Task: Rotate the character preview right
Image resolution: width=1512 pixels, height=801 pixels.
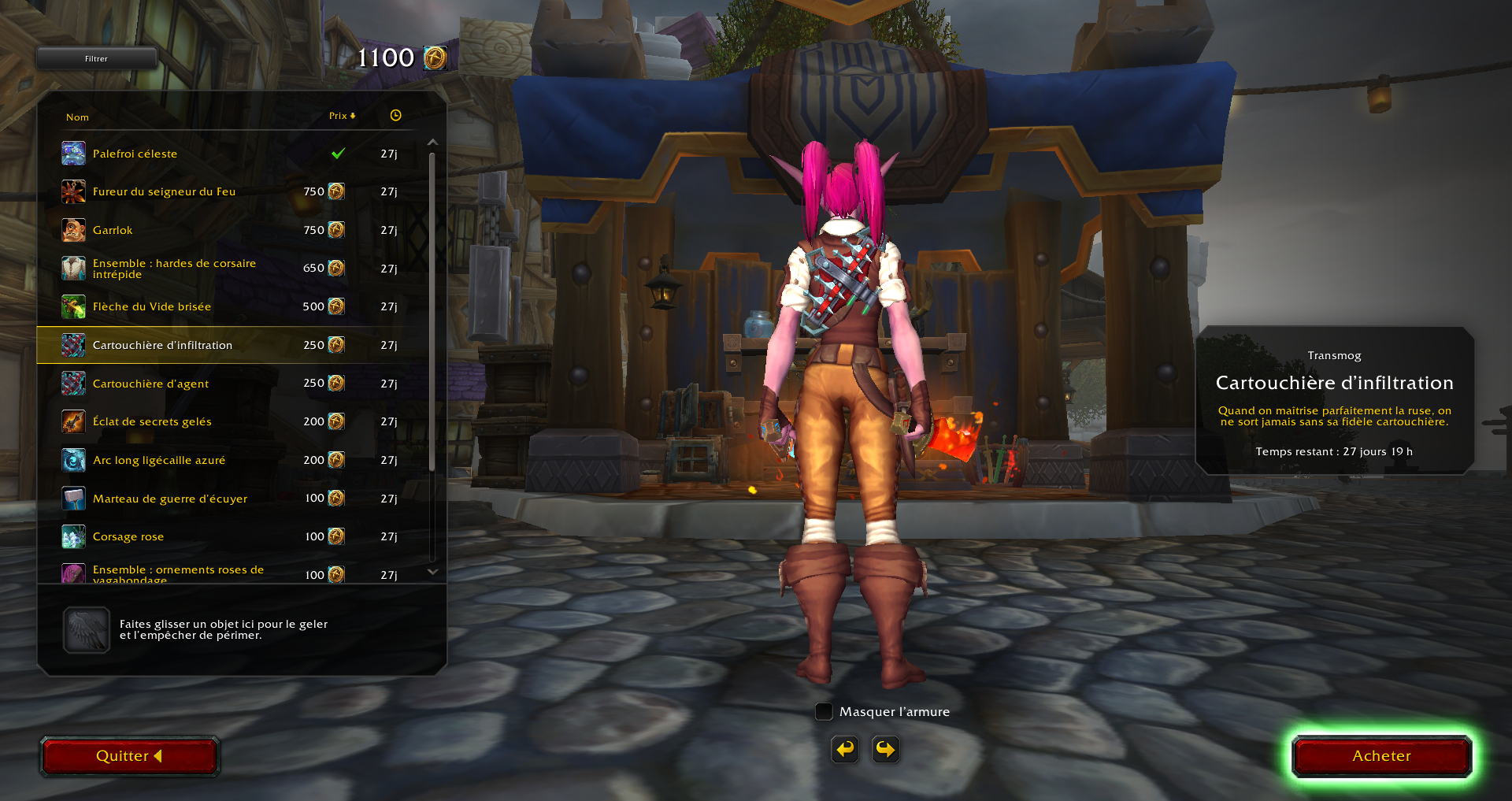Action: click(886, 749)
